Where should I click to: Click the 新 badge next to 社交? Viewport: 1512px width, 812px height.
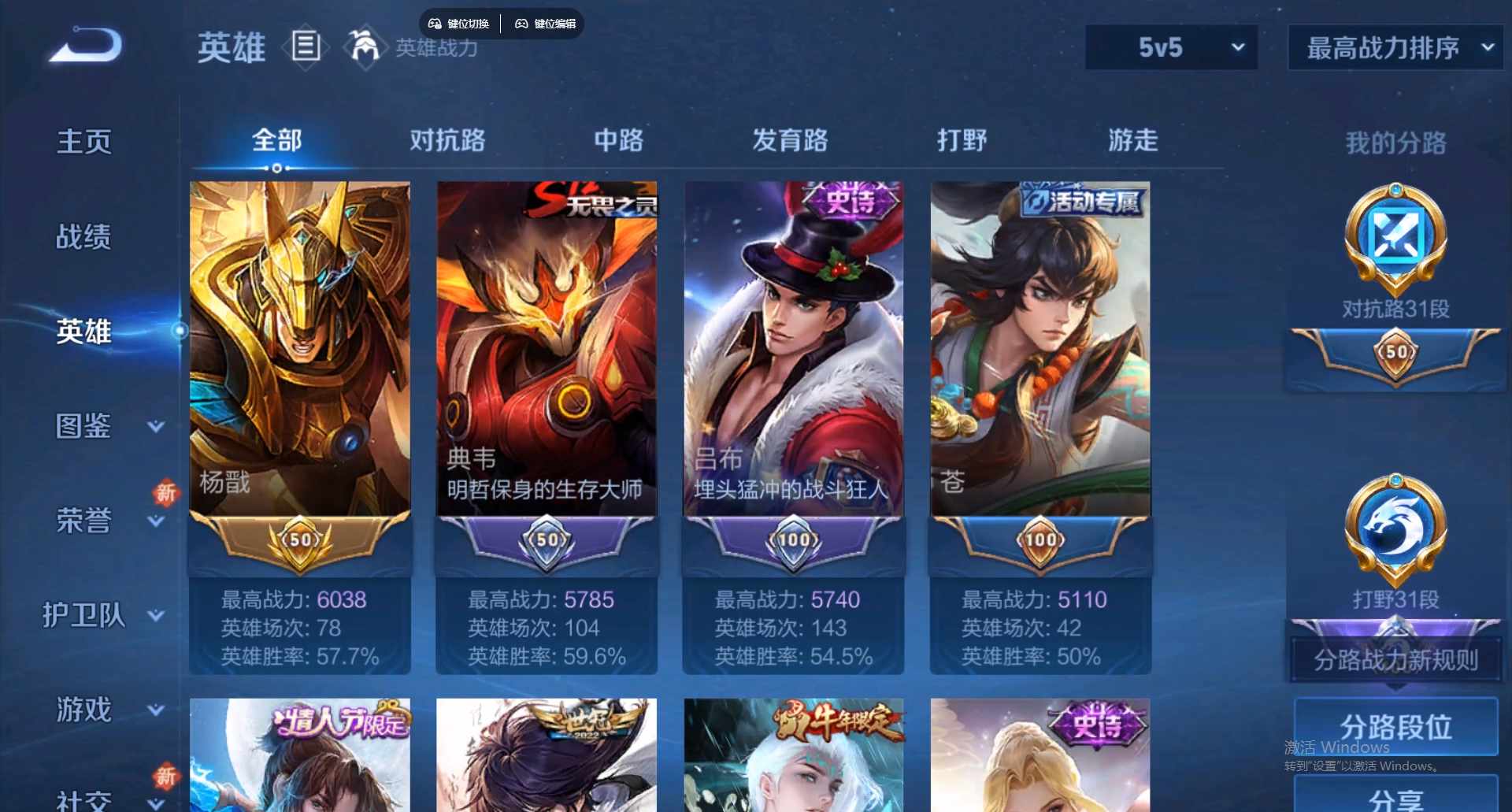[x=165, y=775]
